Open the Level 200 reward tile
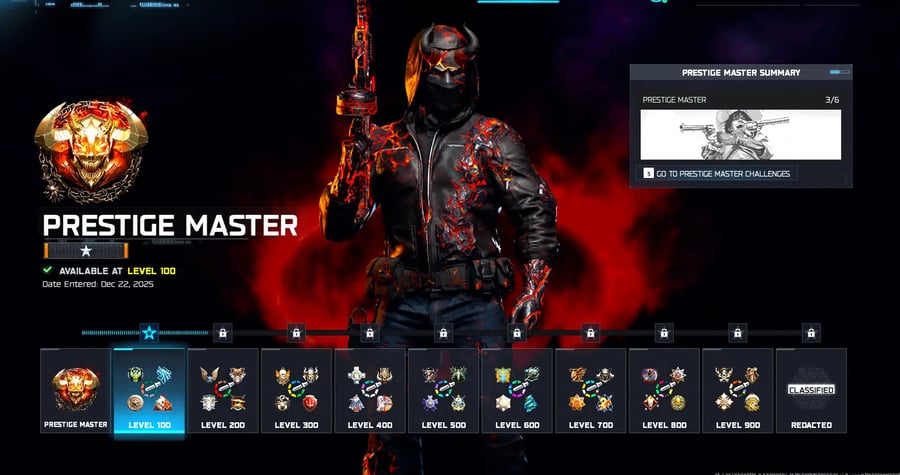The width and height of the screenshot is (900, 475). (x=223, y=390)
